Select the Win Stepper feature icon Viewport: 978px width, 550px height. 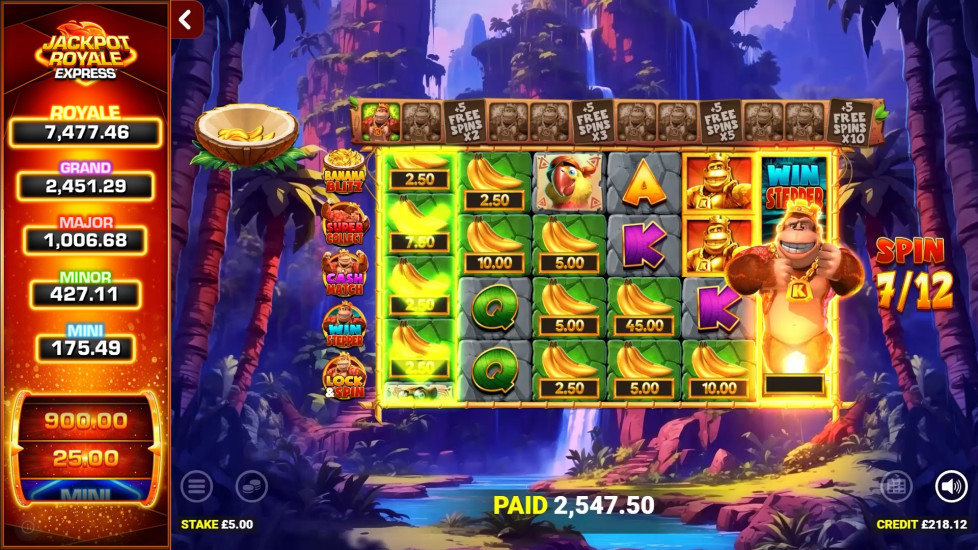344,324
